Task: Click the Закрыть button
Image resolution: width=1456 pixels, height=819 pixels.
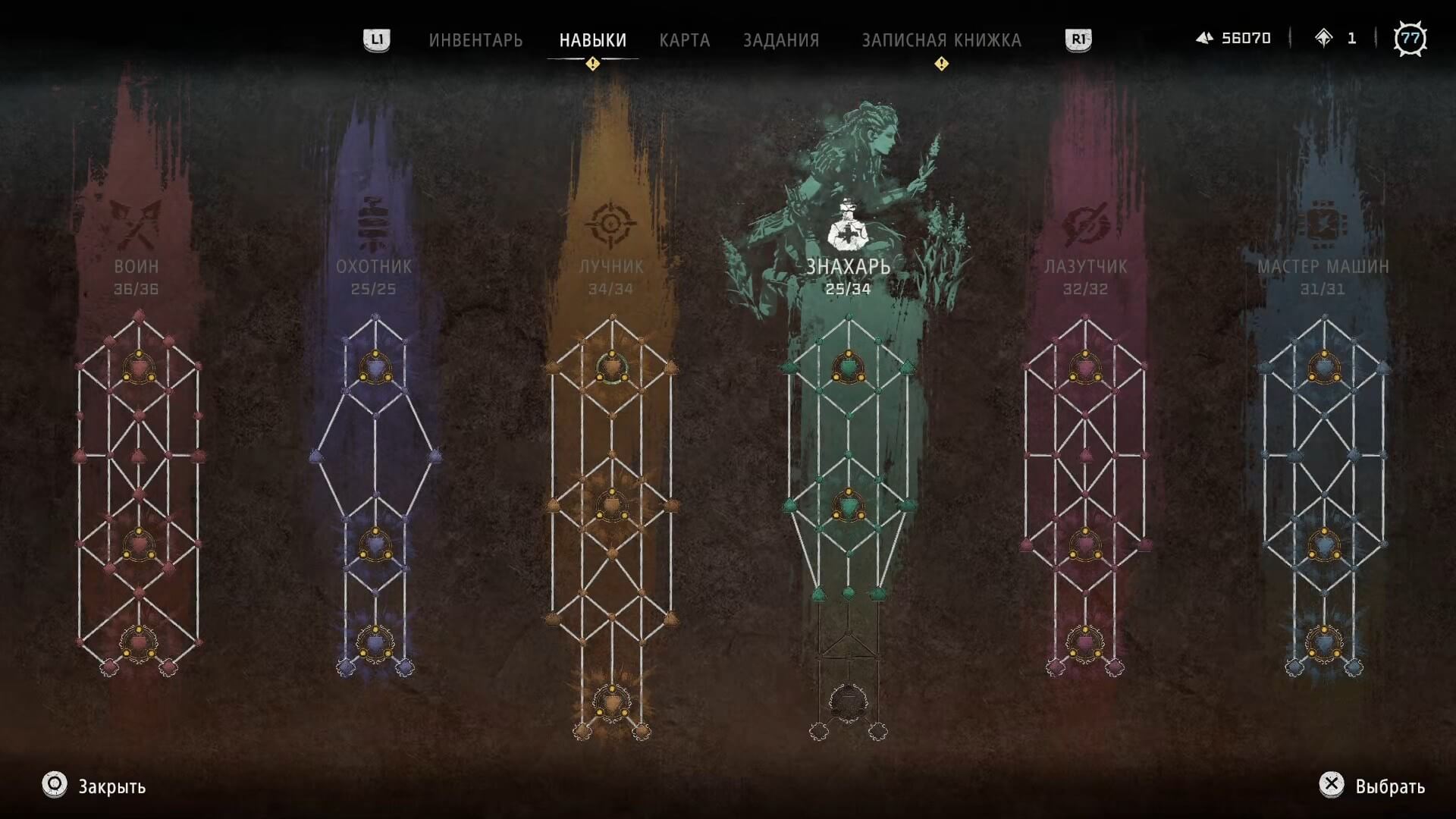Action: 95,786
